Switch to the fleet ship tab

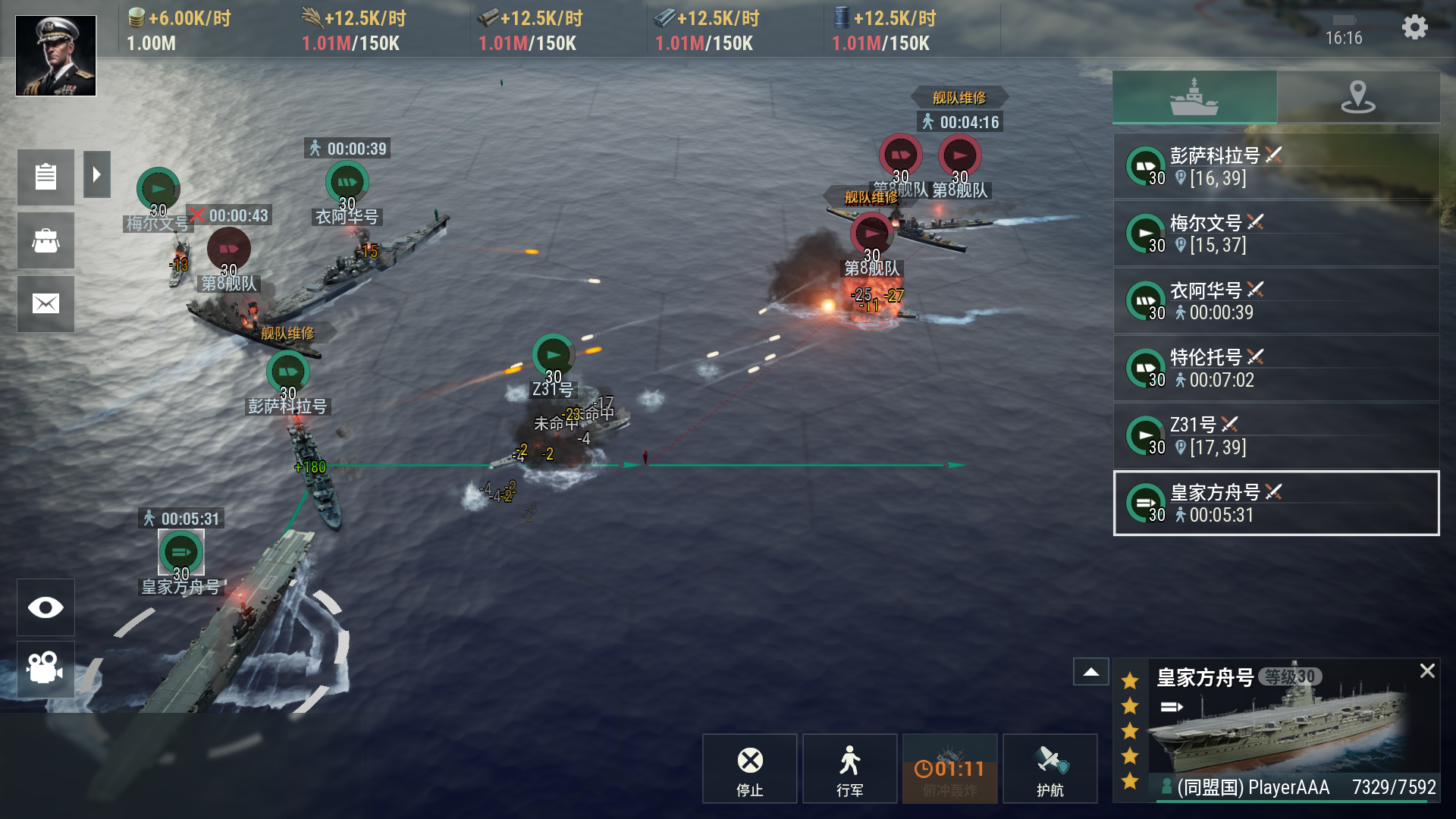(1194, 97)
